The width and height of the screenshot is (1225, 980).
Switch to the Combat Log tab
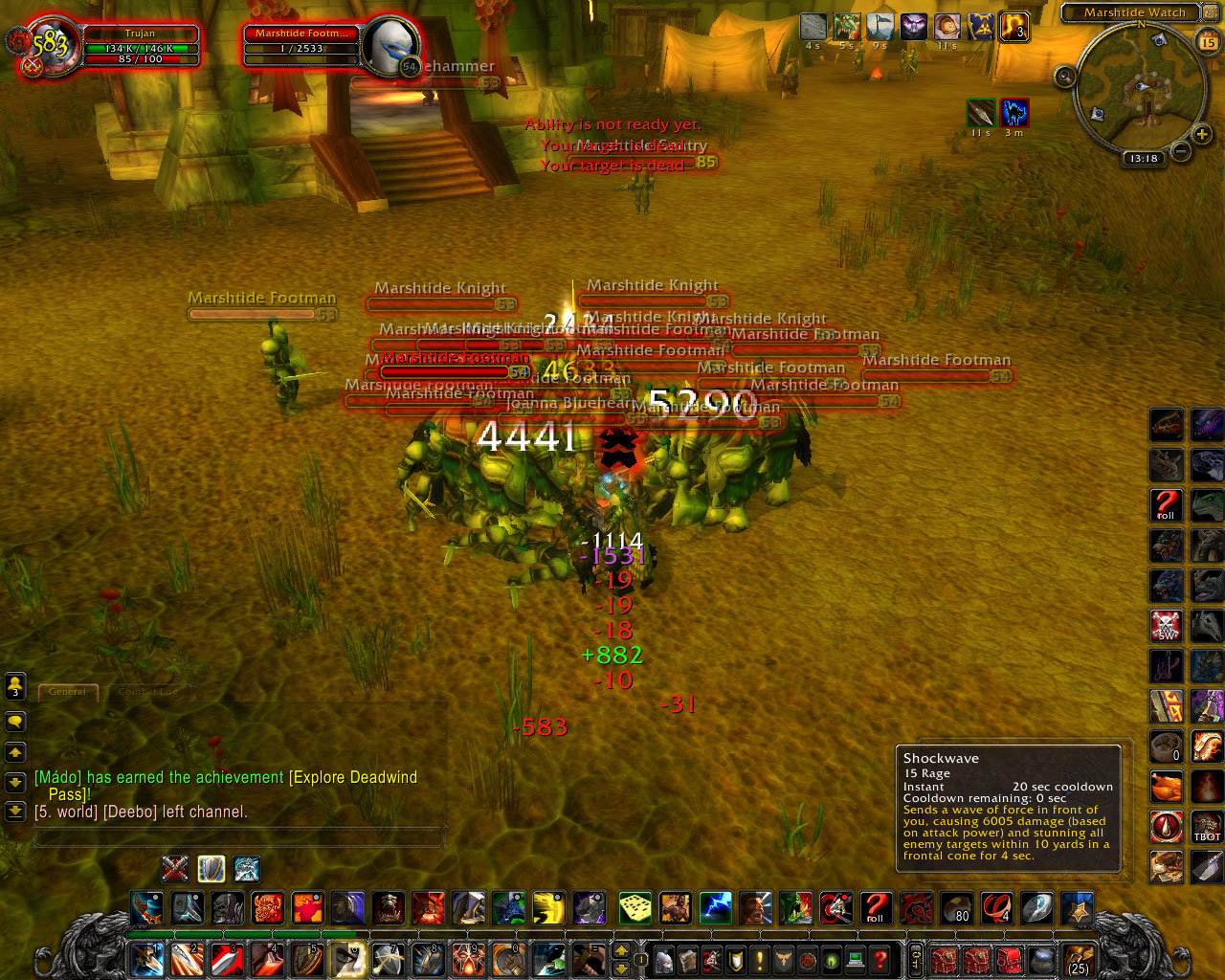[x=148, y=692]
